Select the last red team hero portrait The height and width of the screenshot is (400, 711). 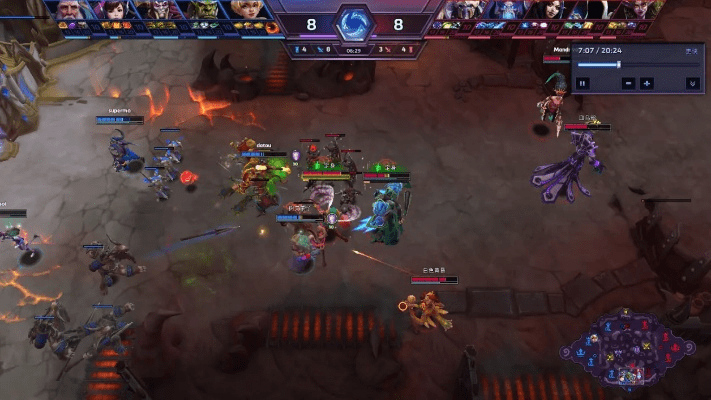click(x=641, y=9)
